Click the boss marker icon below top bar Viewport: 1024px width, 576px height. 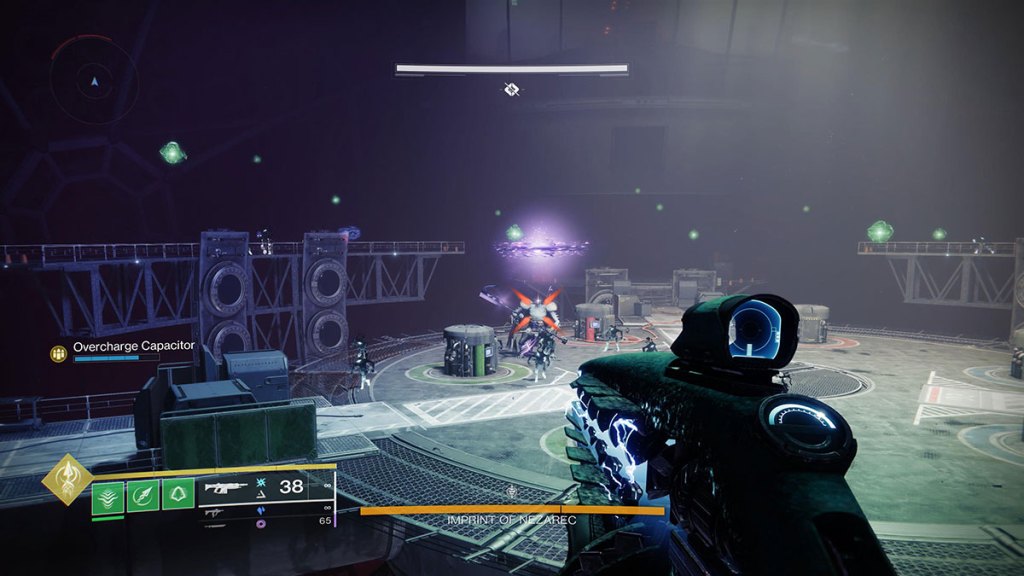pyautogui.click(x=512, y=90)
